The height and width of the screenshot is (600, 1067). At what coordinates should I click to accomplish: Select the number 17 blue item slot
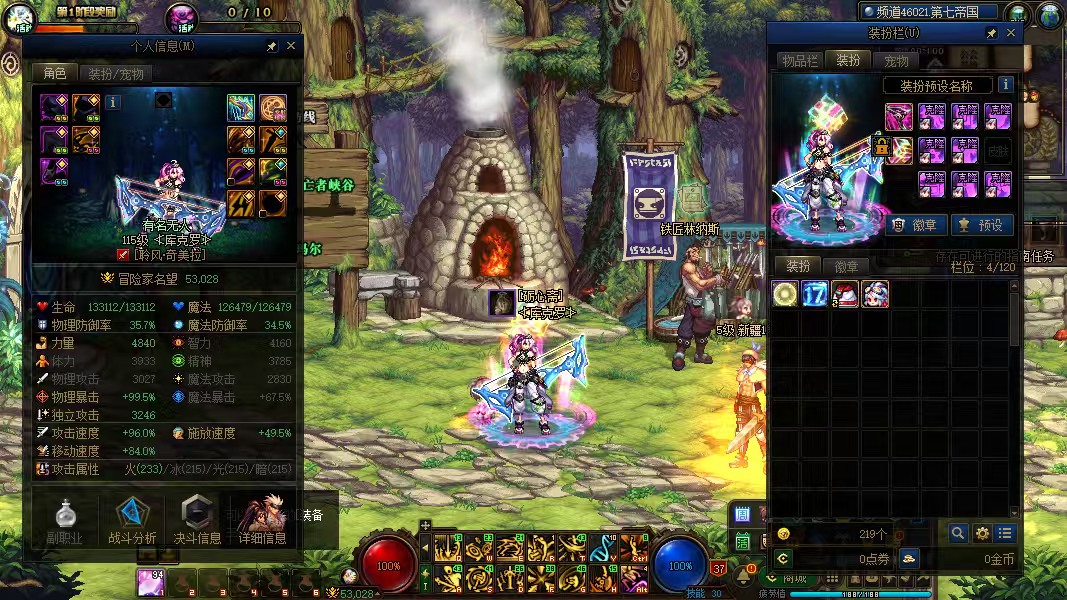tap(815, 294)
